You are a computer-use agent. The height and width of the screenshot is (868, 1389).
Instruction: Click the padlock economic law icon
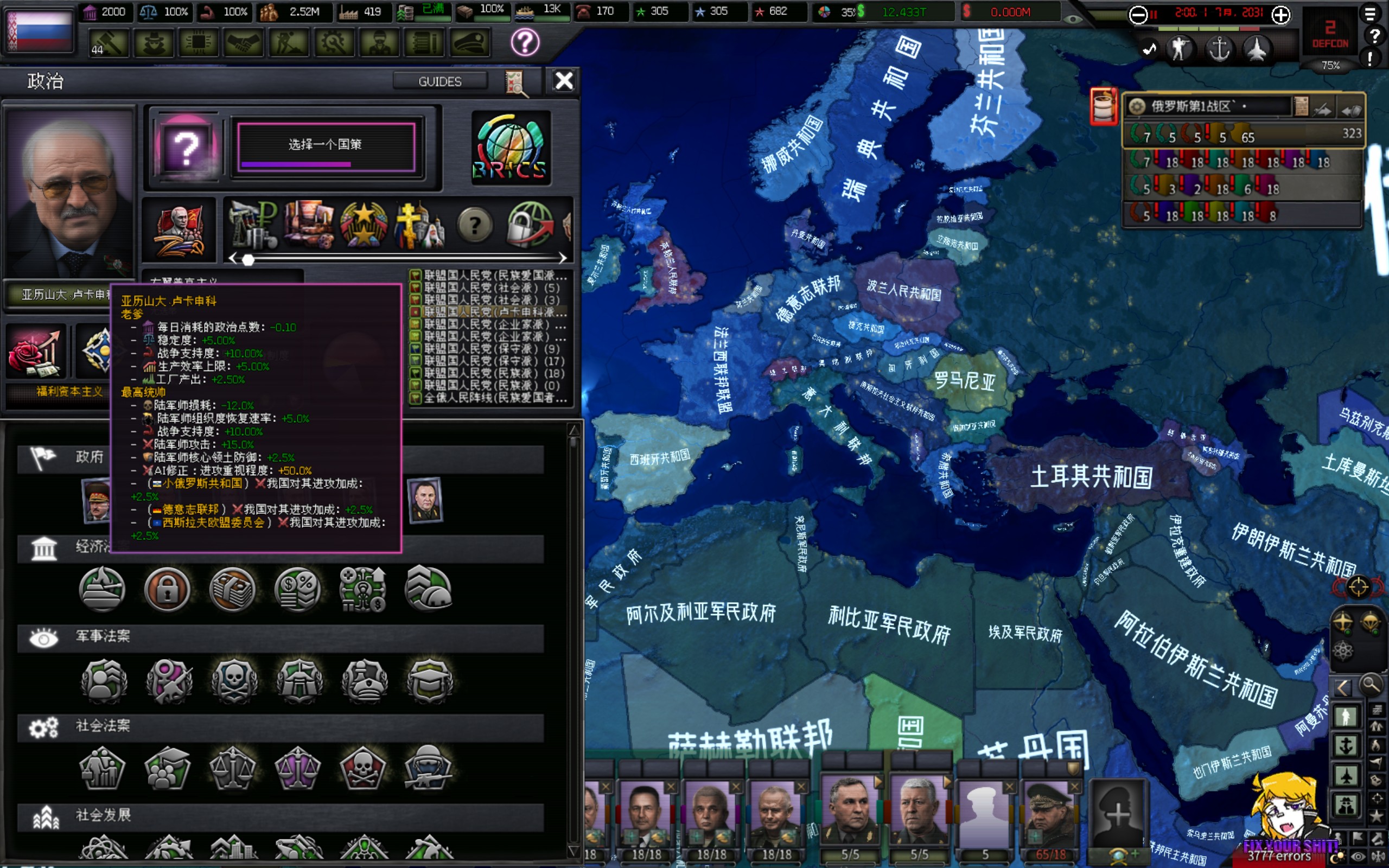[x=167, y=589]
